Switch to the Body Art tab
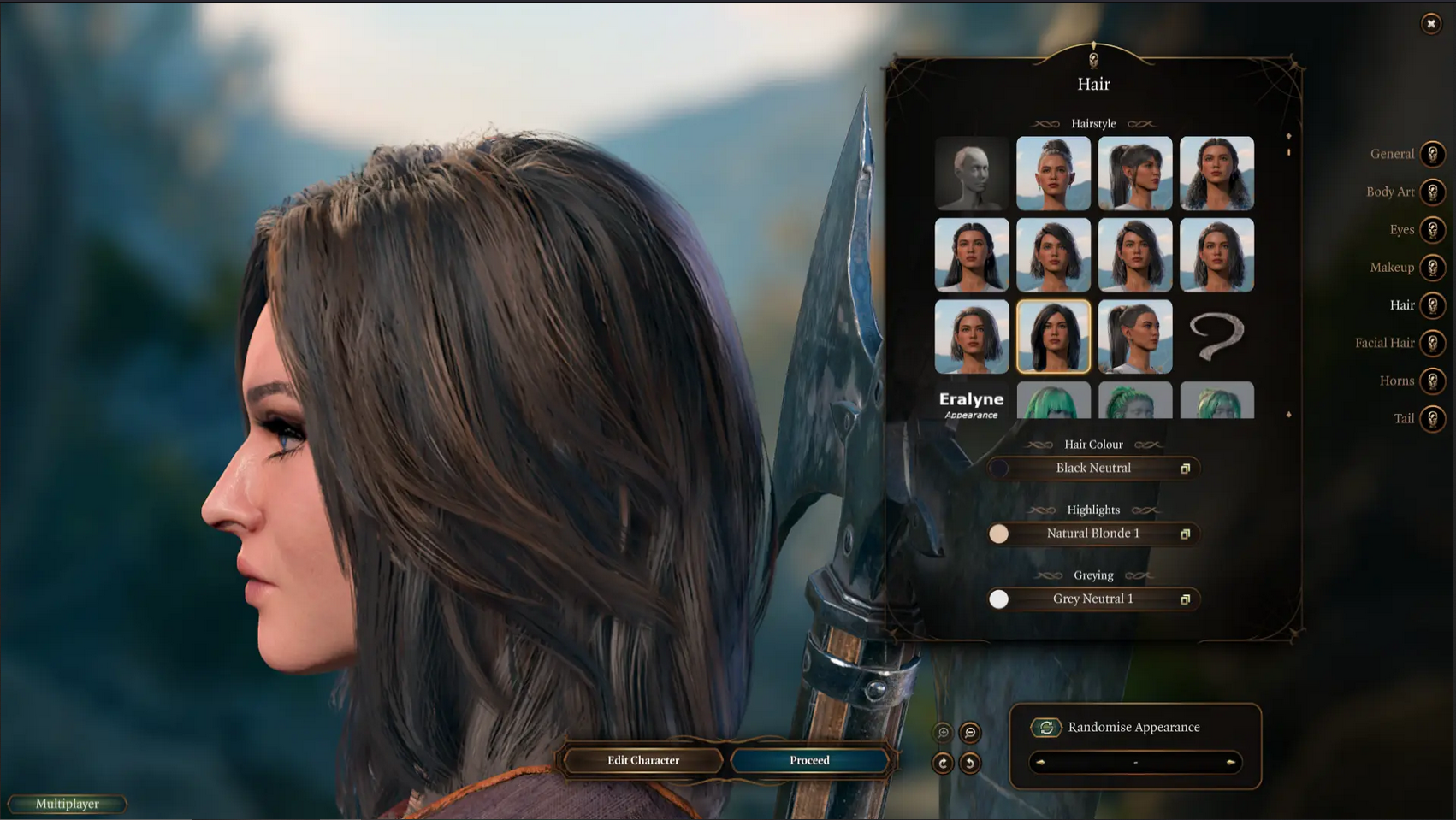This screenshot has width=1456, height=820. (x=1432, y=192)
